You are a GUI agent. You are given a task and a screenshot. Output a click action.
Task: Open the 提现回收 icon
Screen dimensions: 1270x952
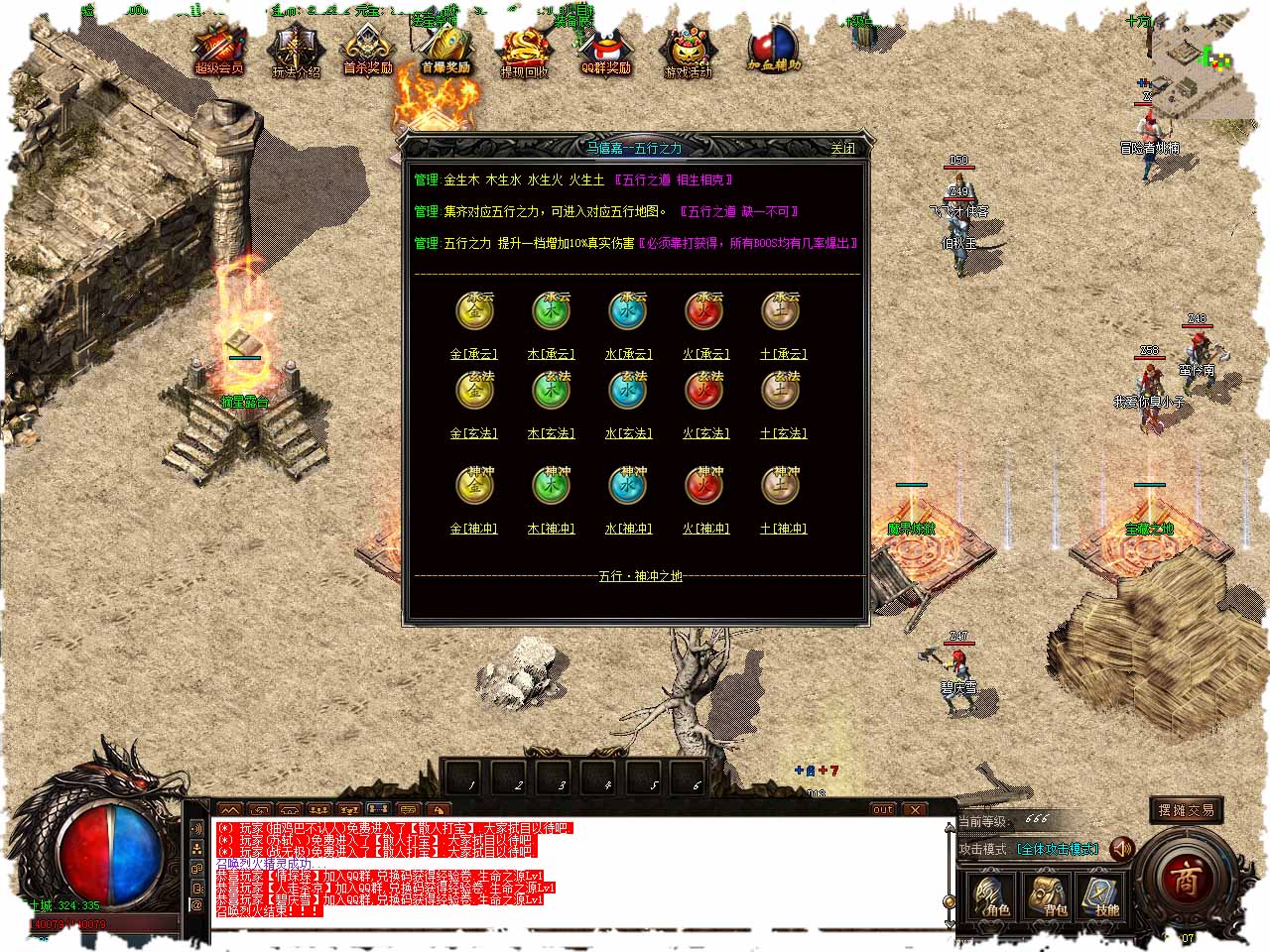click(x=524, y=54)
